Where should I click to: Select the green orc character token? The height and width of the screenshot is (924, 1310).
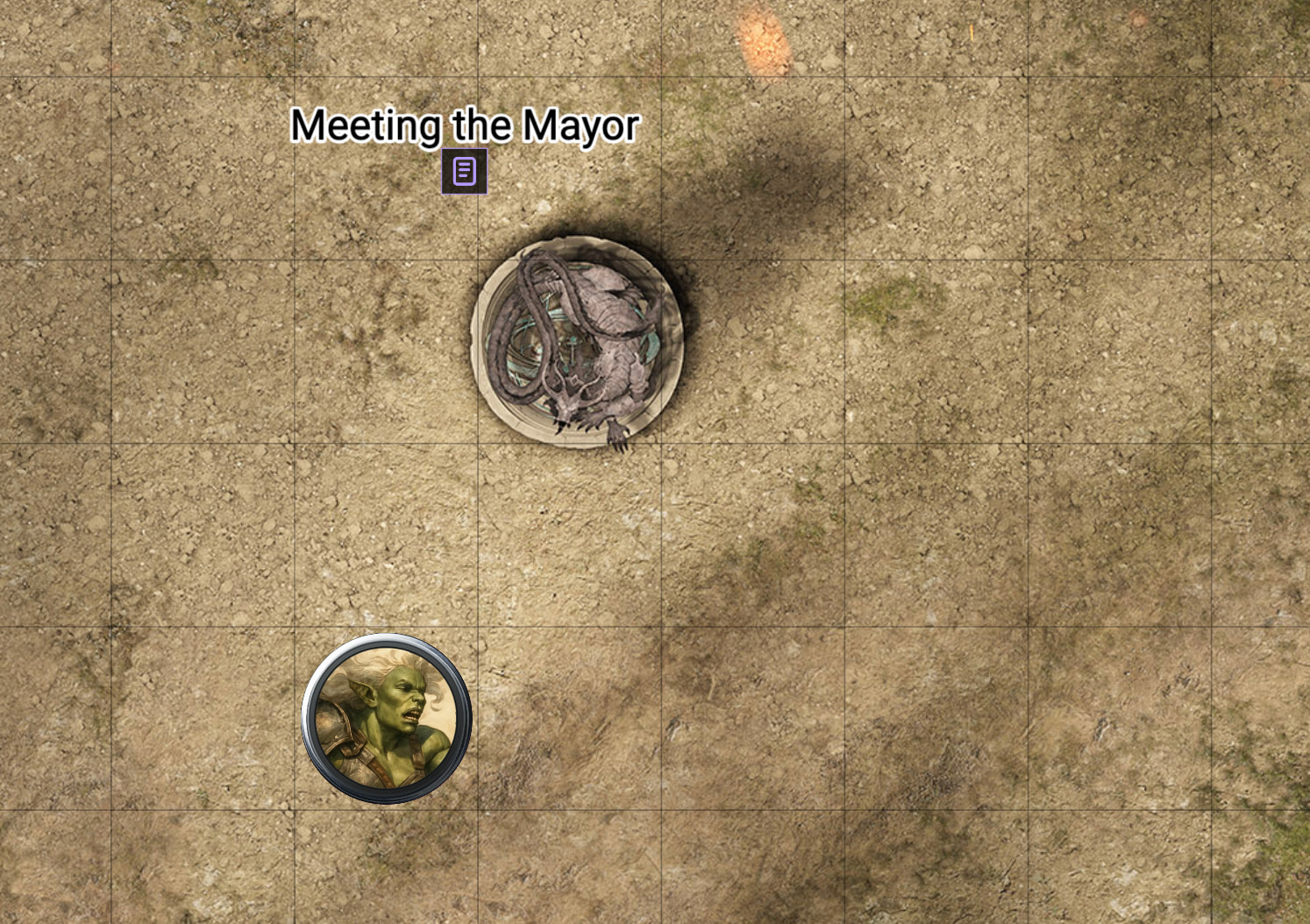coord(387,718)
